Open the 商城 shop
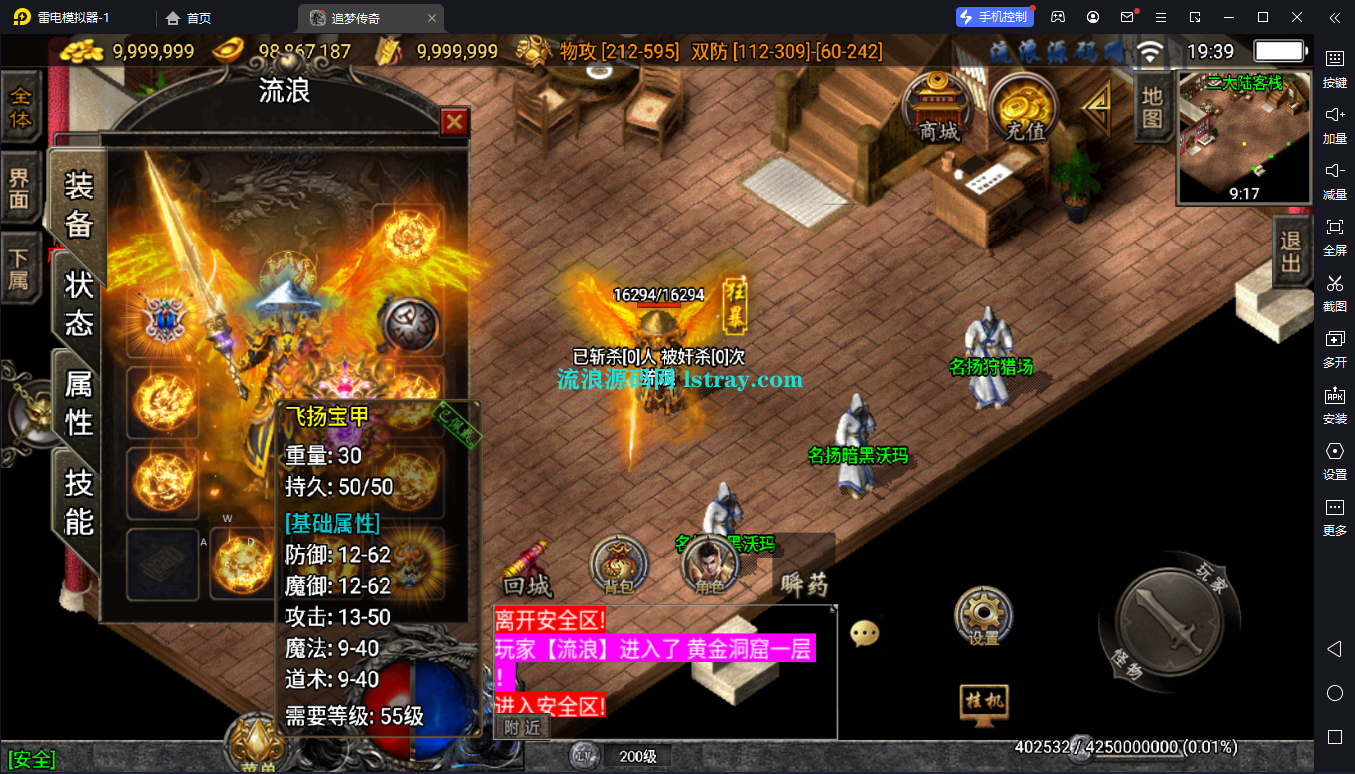Viewport: 1355px width, 774px height. [938, 108]
